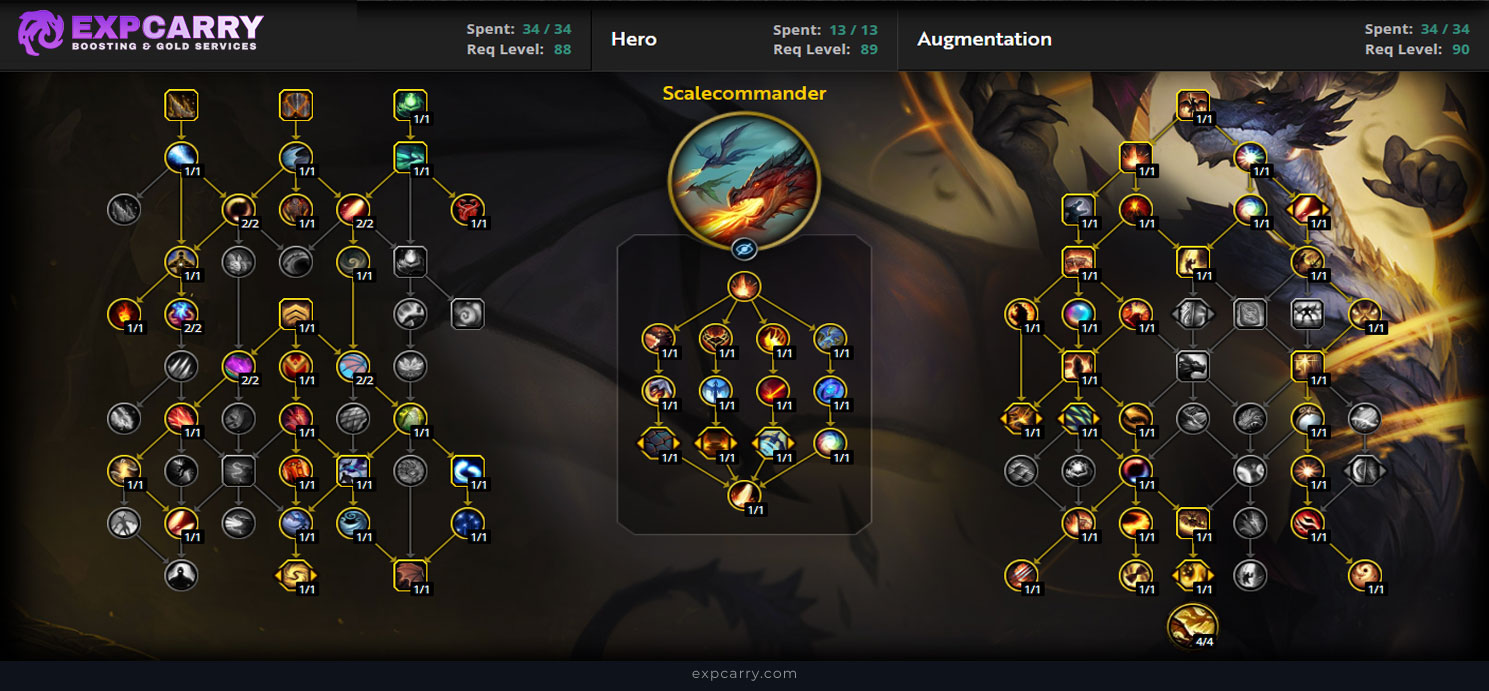Click the ExpCarry logo in the header
The width and height of the screenshot is (1489, 691).
140,32
